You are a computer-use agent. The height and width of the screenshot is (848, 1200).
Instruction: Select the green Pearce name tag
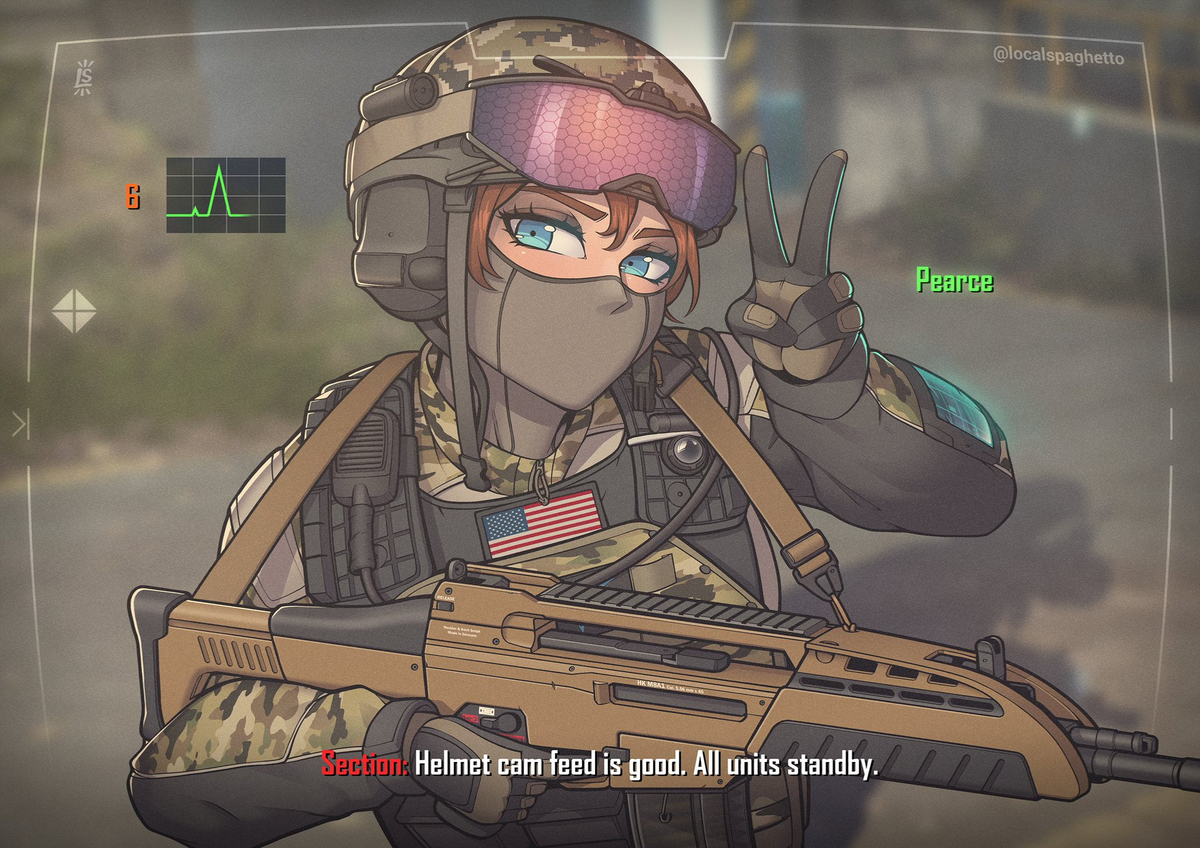954,281
